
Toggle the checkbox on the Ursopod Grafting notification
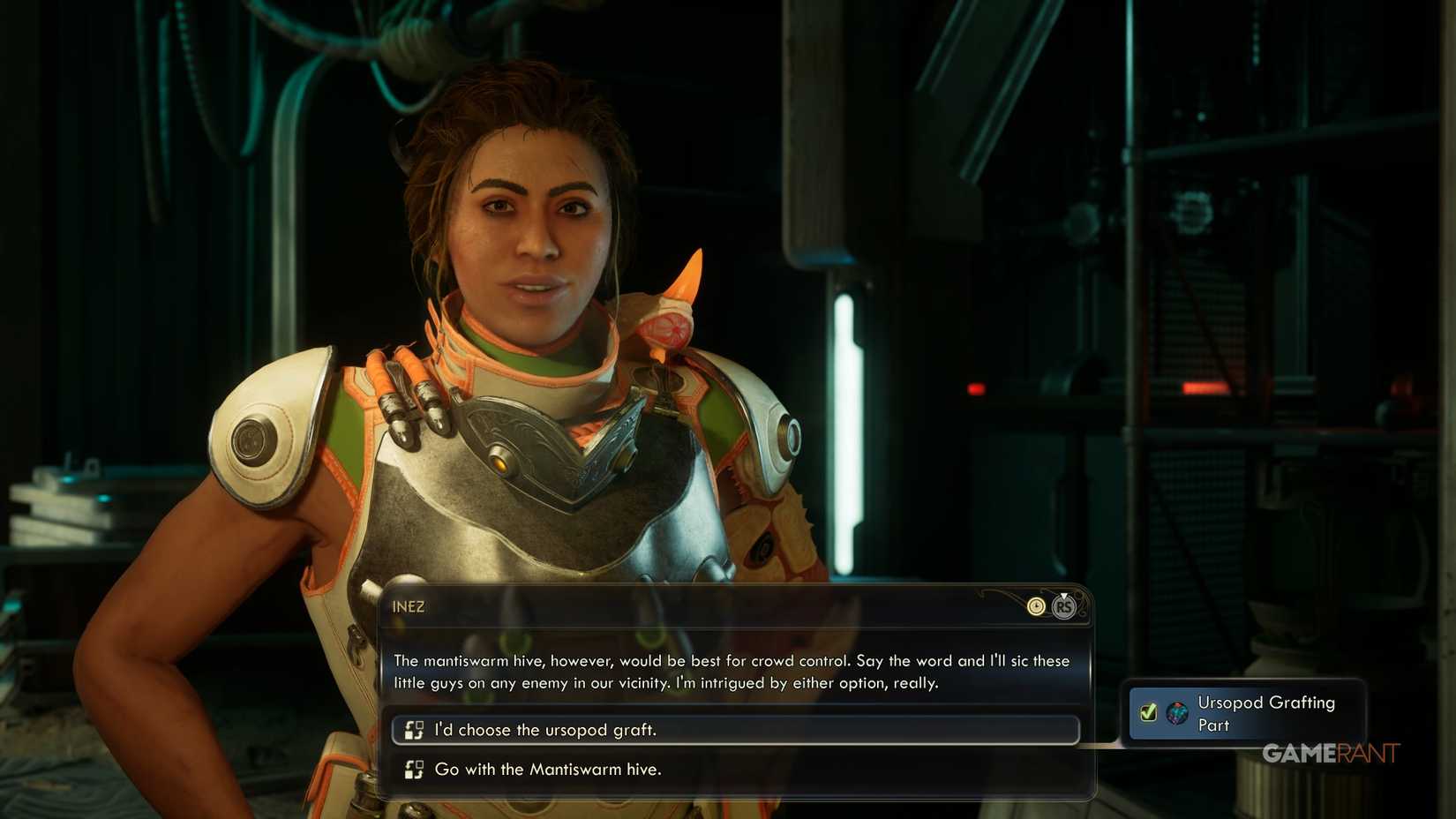[x=1147, y=712]
